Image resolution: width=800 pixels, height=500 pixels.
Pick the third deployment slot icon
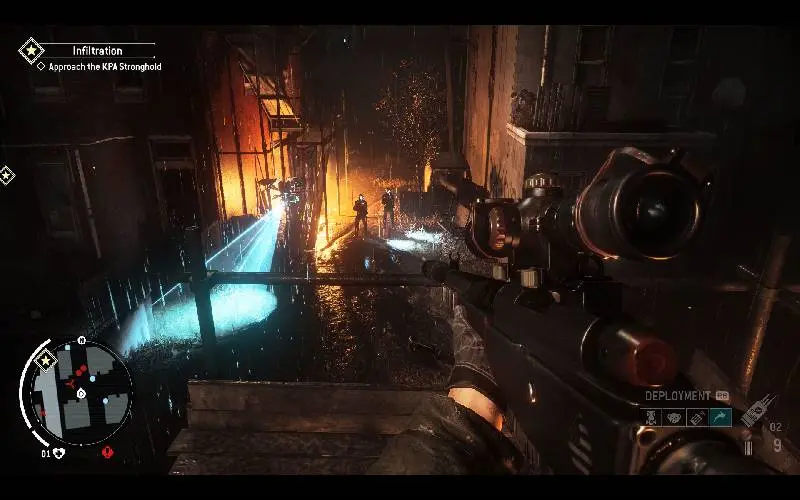(697, 418)
